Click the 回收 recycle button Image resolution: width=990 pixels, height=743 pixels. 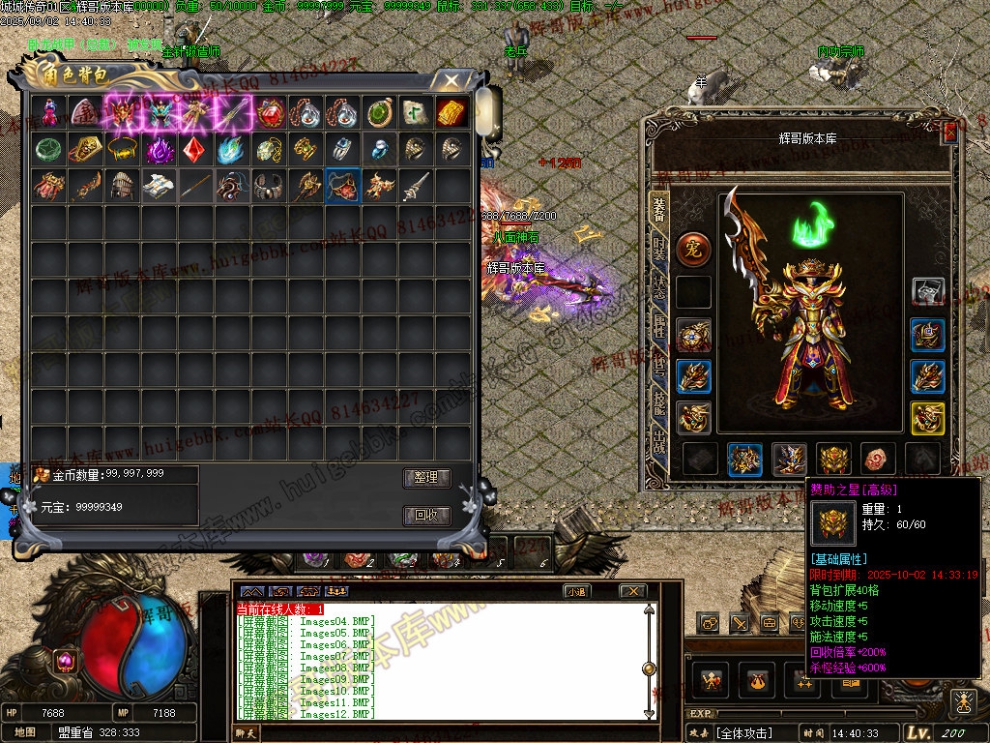(427, 516)
